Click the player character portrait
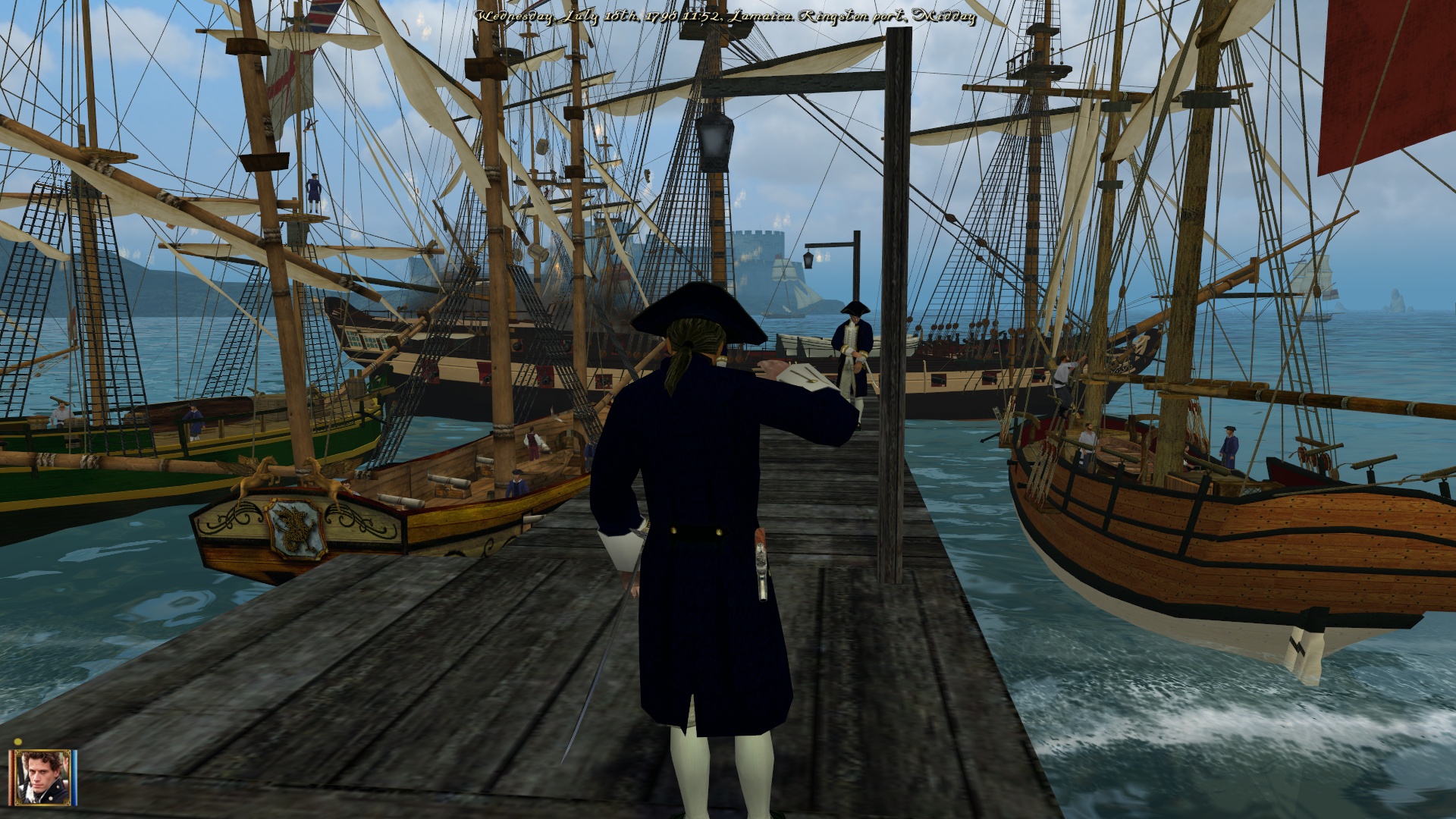Image resolution: width=1456 pixels, height=819 pixels. (41, 777)
